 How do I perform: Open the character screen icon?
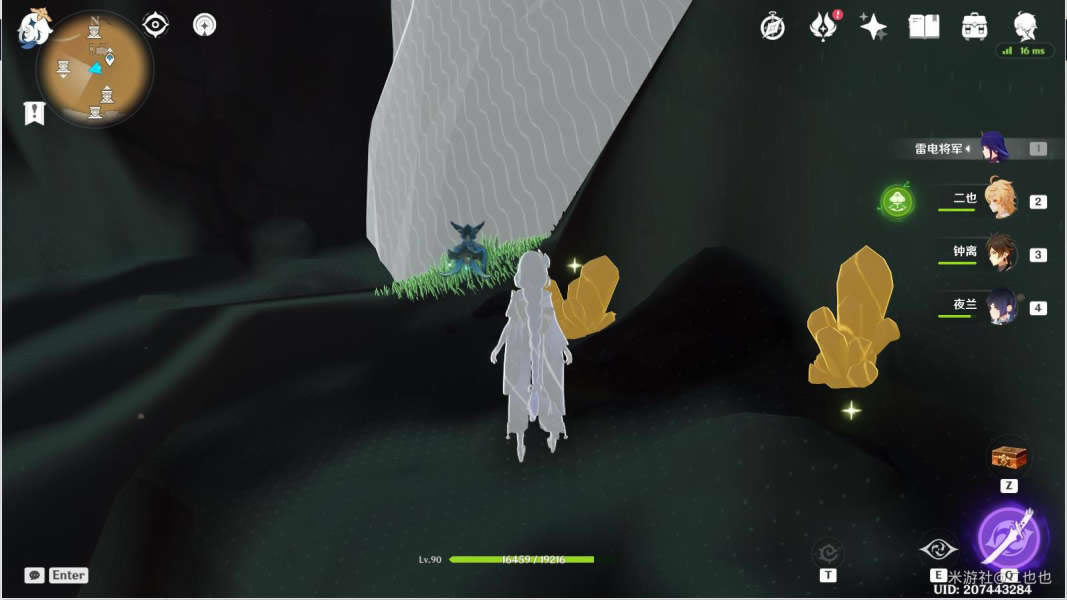click(1025, 25)
